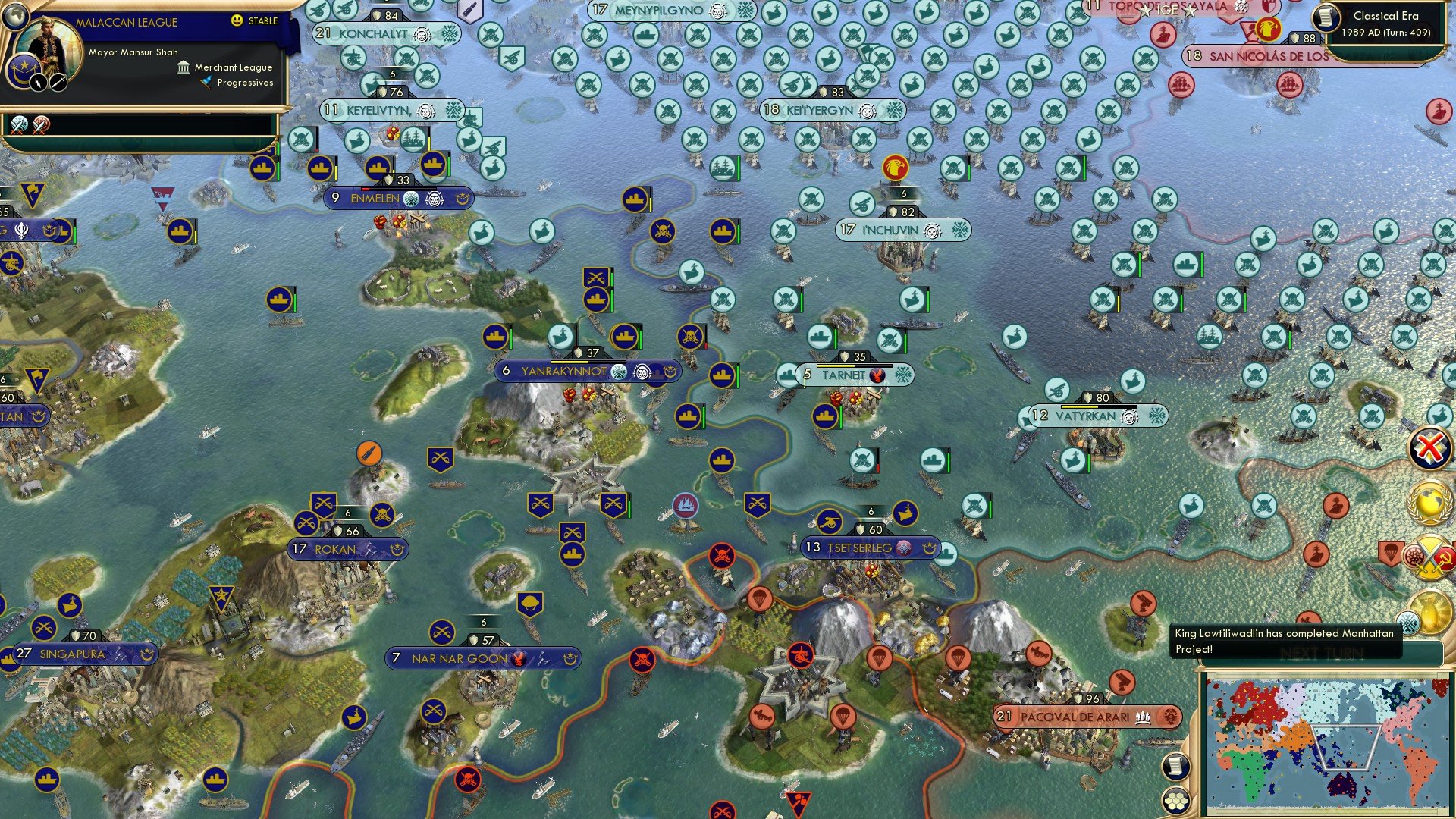View the crossed-swords war declaration notification
The height and width of the screenshot is (819, 1456).
[1429, 557]
